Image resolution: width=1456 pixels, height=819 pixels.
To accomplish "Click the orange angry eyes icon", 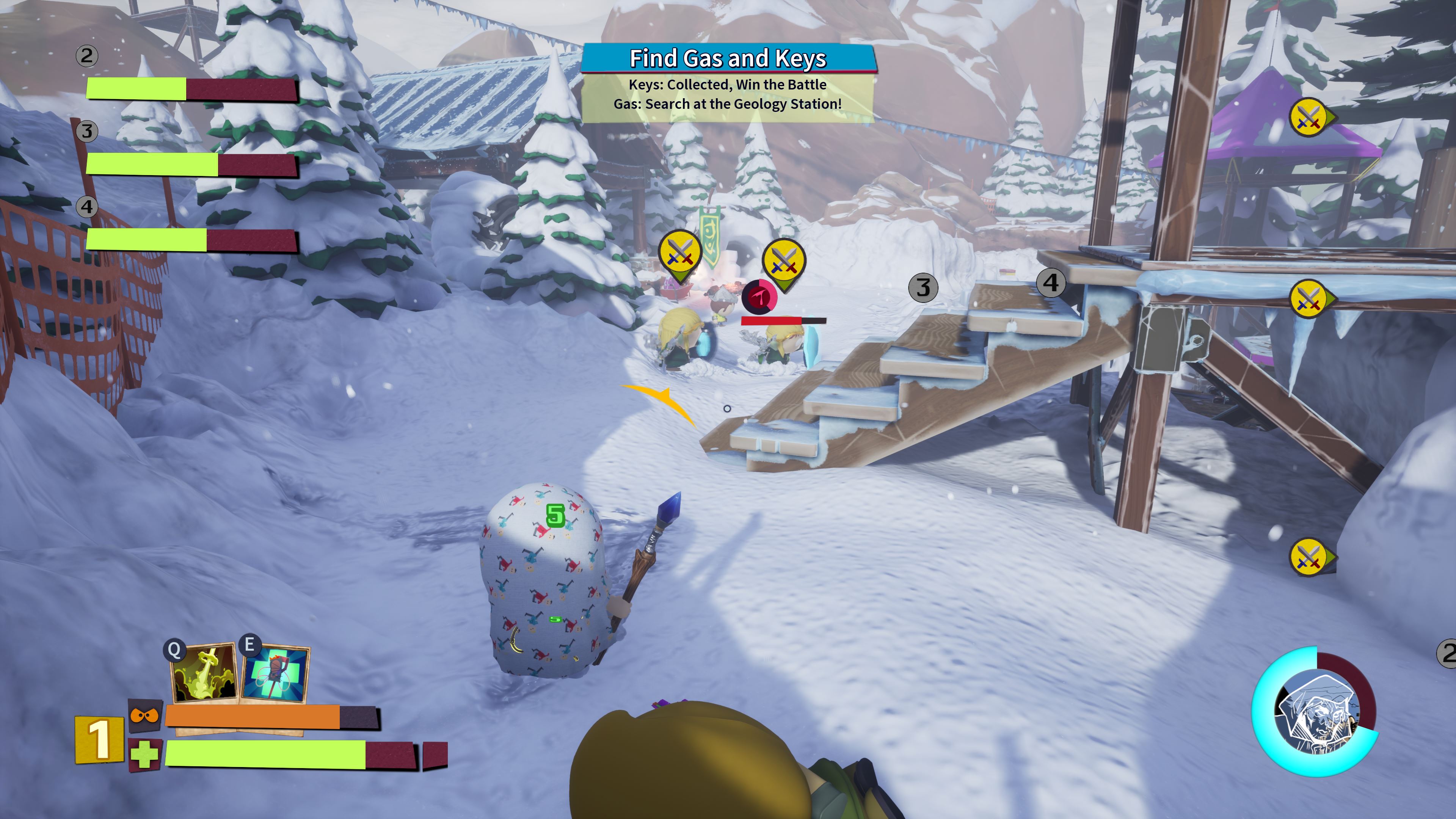I will [x=145, y=715].
